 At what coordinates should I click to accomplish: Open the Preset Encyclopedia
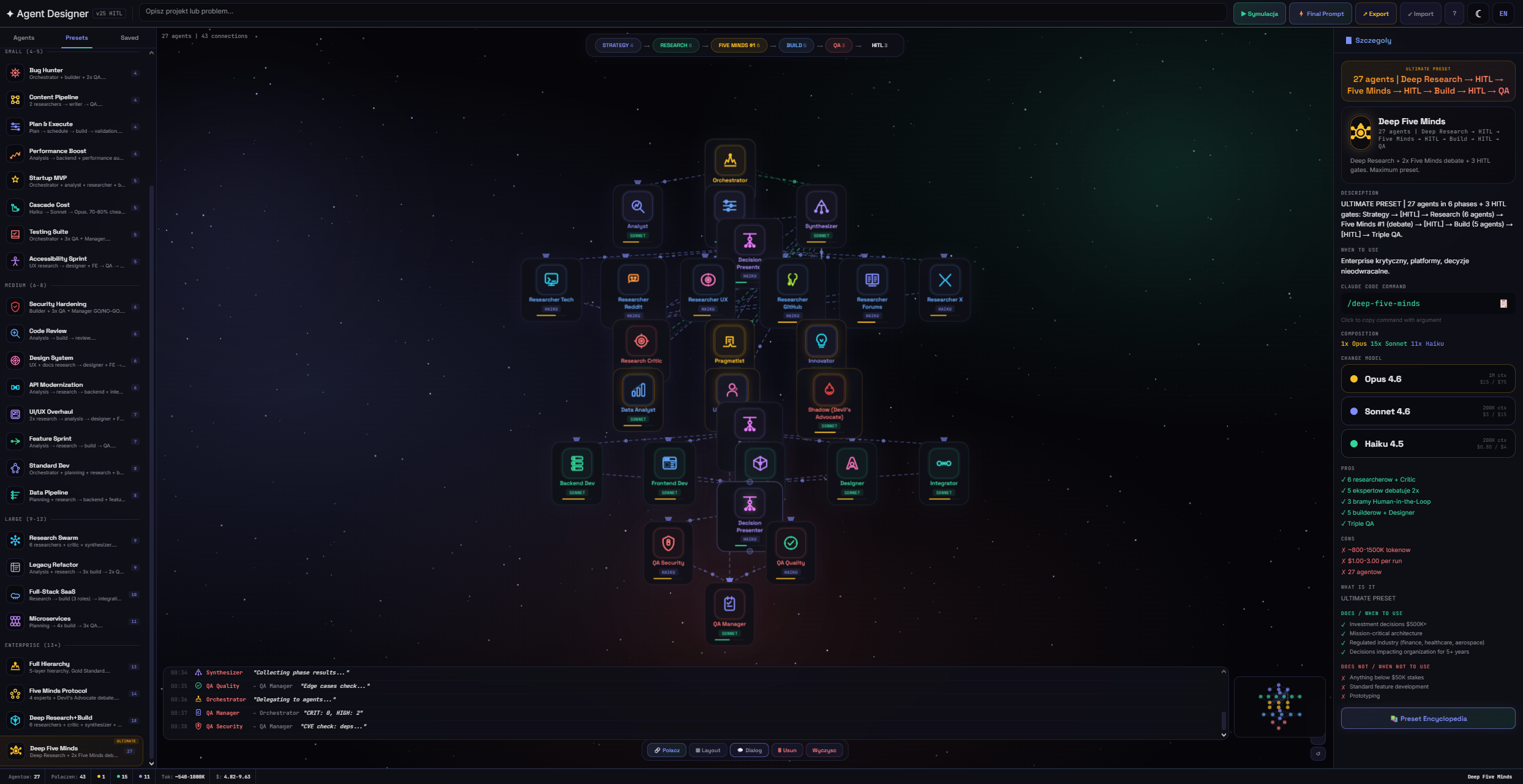(1427, 718)
